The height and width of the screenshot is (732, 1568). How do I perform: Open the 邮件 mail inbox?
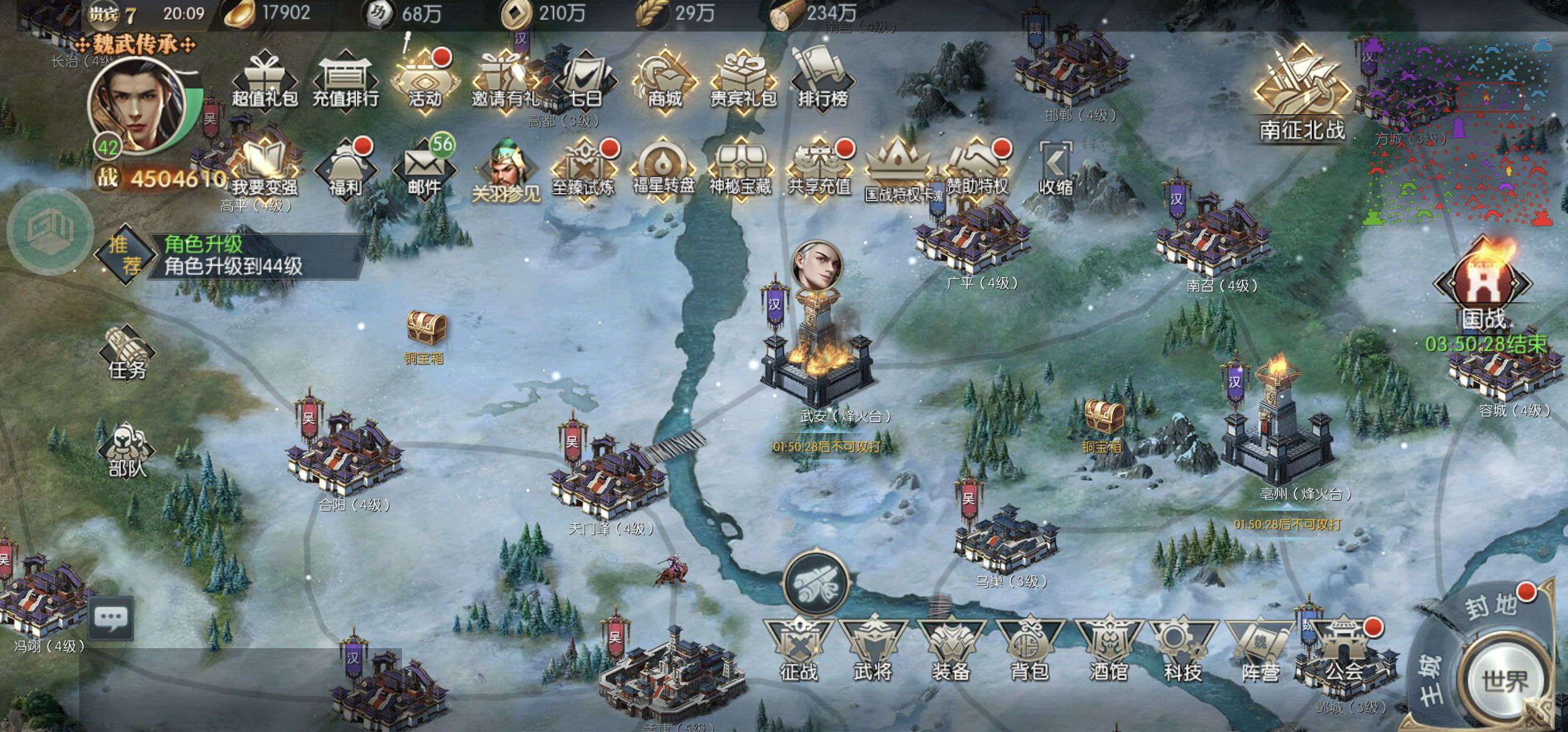pyautogui.click(x=424, y=168)
